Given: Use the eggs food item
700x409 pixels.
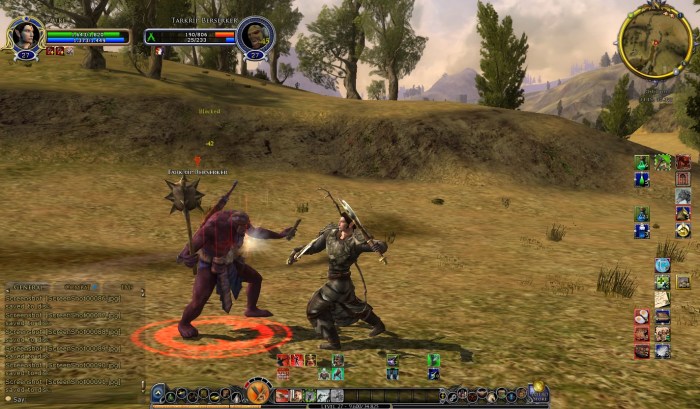Looking at the screenshot, I should (642, 316).
